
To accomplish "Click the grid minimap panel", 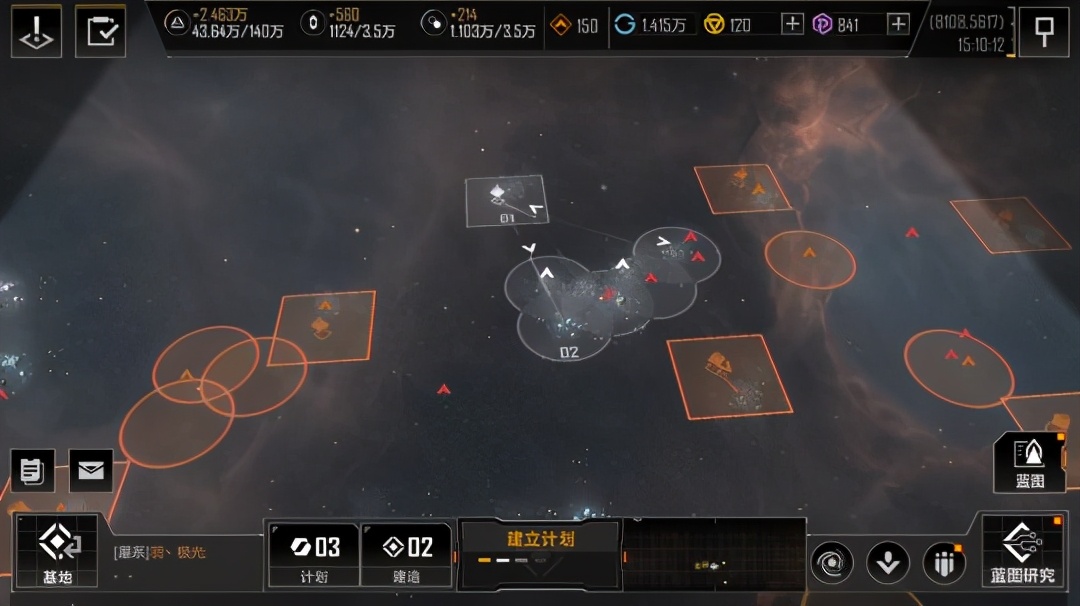I will click(714, 555).
